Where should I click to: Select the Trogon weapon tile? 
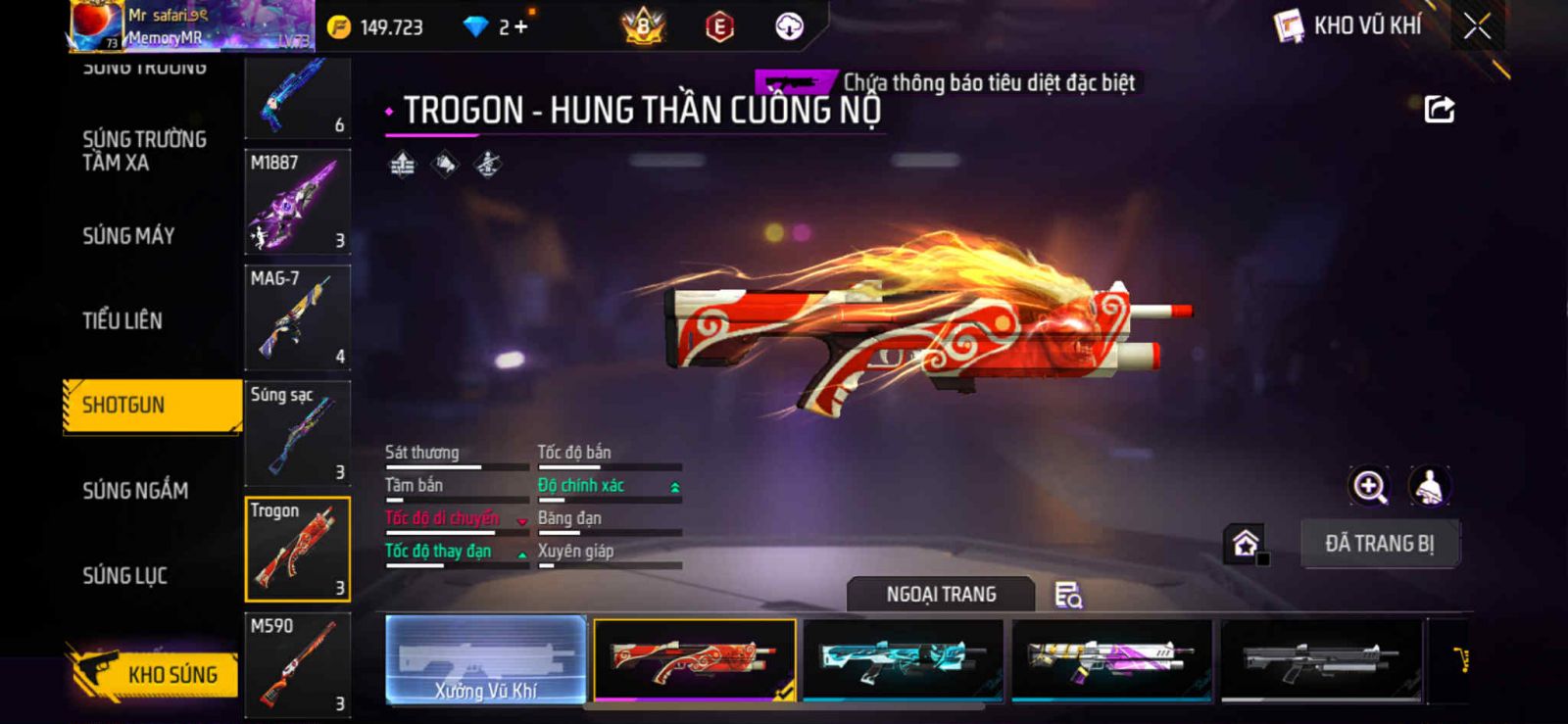(x=297, y=549)
